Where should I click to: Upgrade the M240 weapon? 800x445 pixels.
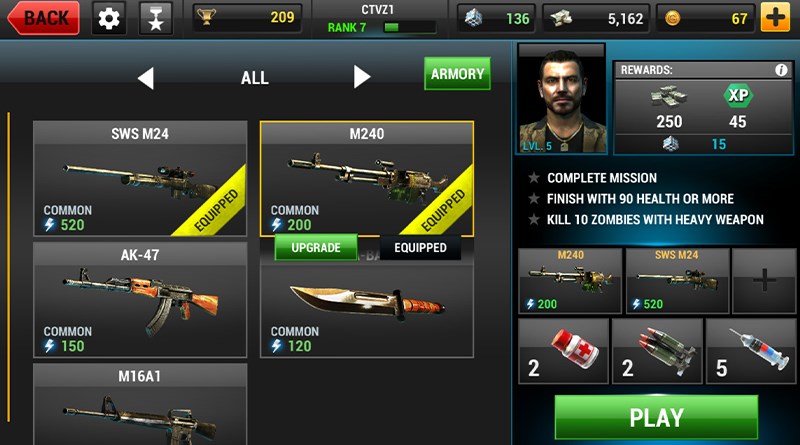[315, 247]
